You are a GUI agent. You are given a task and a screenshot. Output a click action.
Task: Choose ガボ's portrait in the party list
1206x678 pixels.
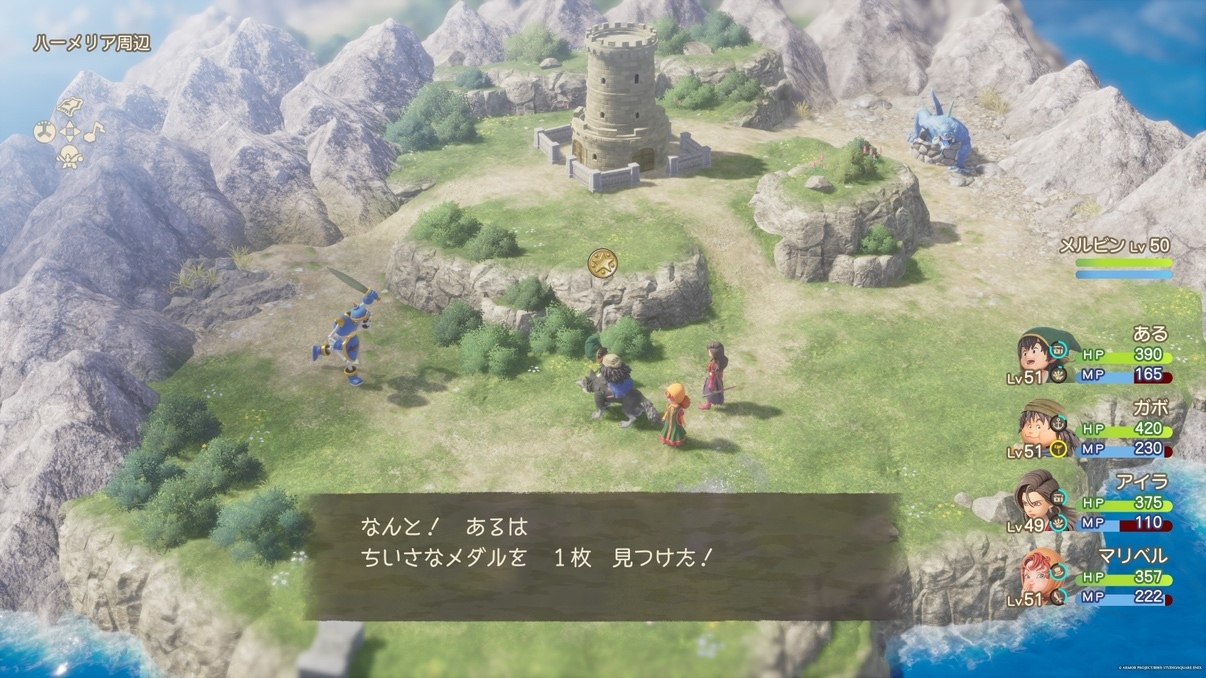click(x=1040, y=423)
